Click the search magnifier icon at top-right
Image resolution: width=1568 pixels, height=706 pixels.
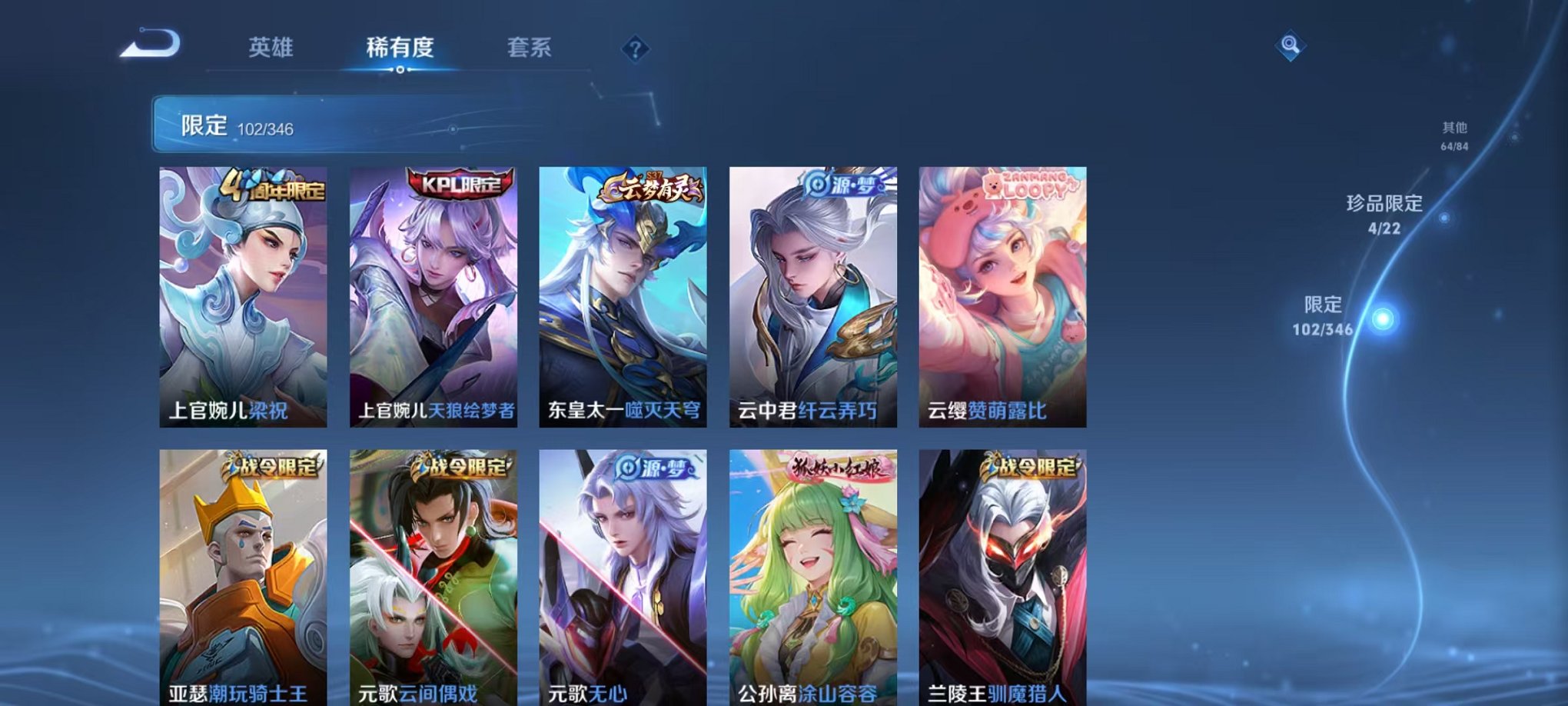tap(1291, 46)
